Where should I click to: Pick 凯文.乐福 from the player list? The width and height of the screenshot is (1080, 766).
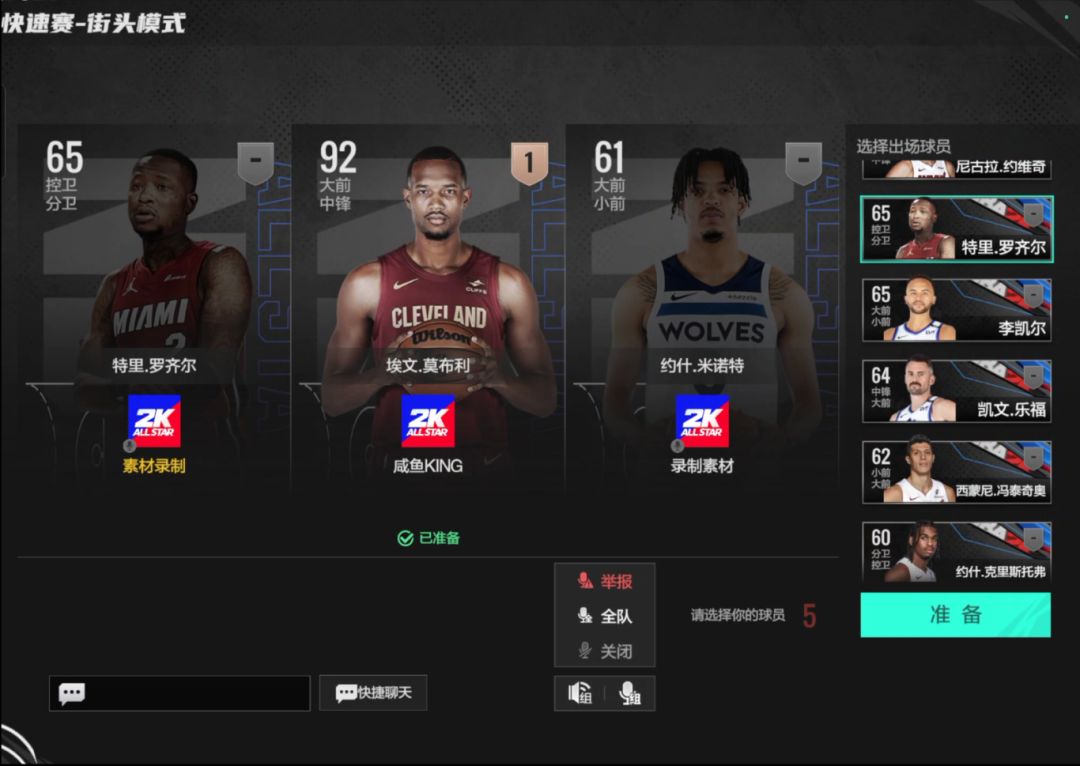pos(956,391)
